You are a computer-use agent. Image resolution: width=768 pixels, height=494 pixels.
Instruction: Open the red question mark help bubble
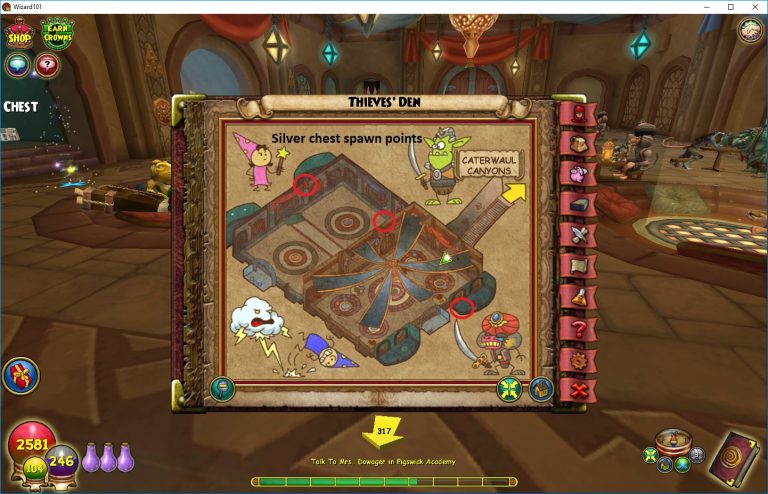pos(47,65)
